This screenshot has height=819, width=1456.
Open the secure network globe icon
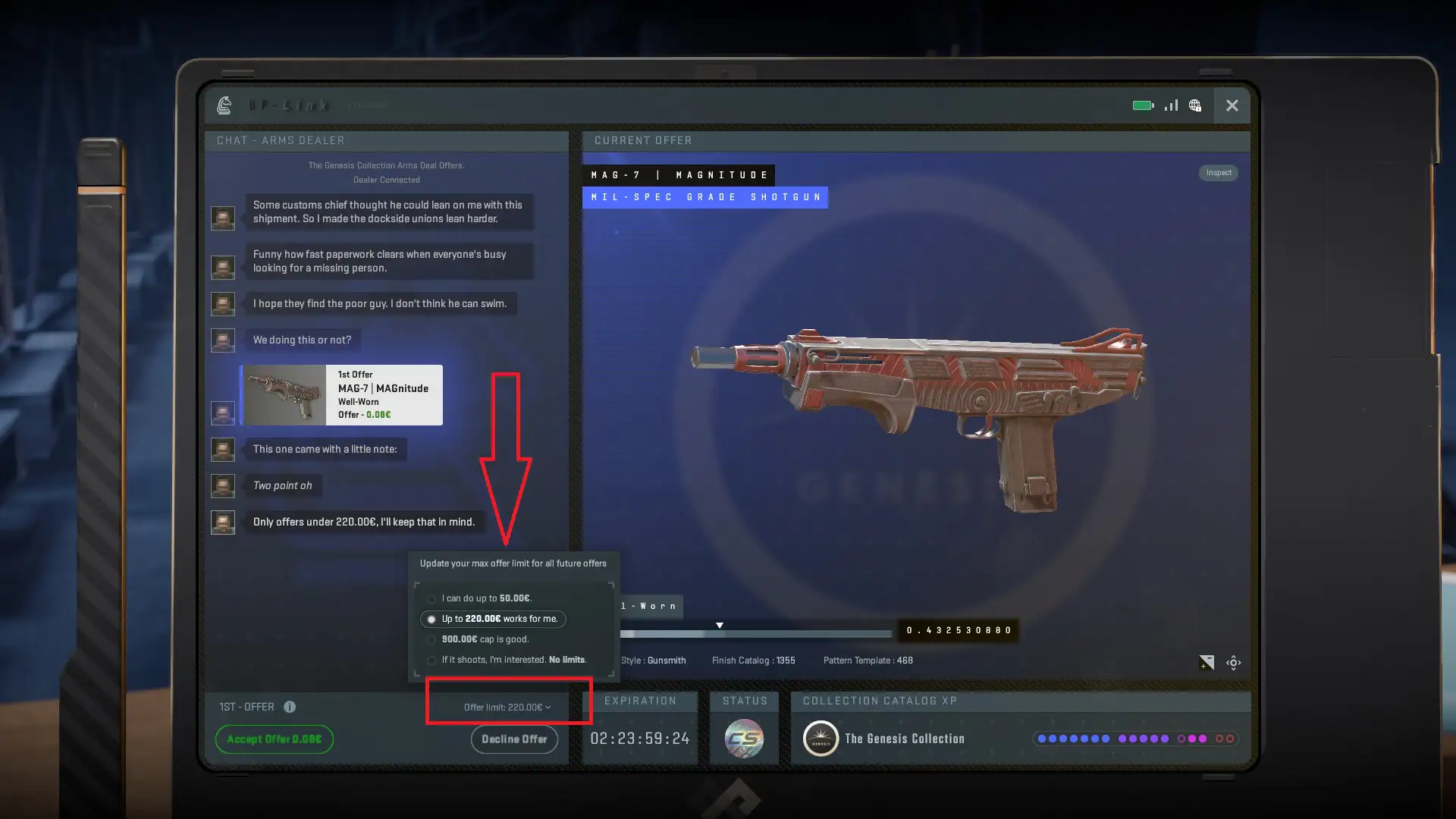point(1195,105)
